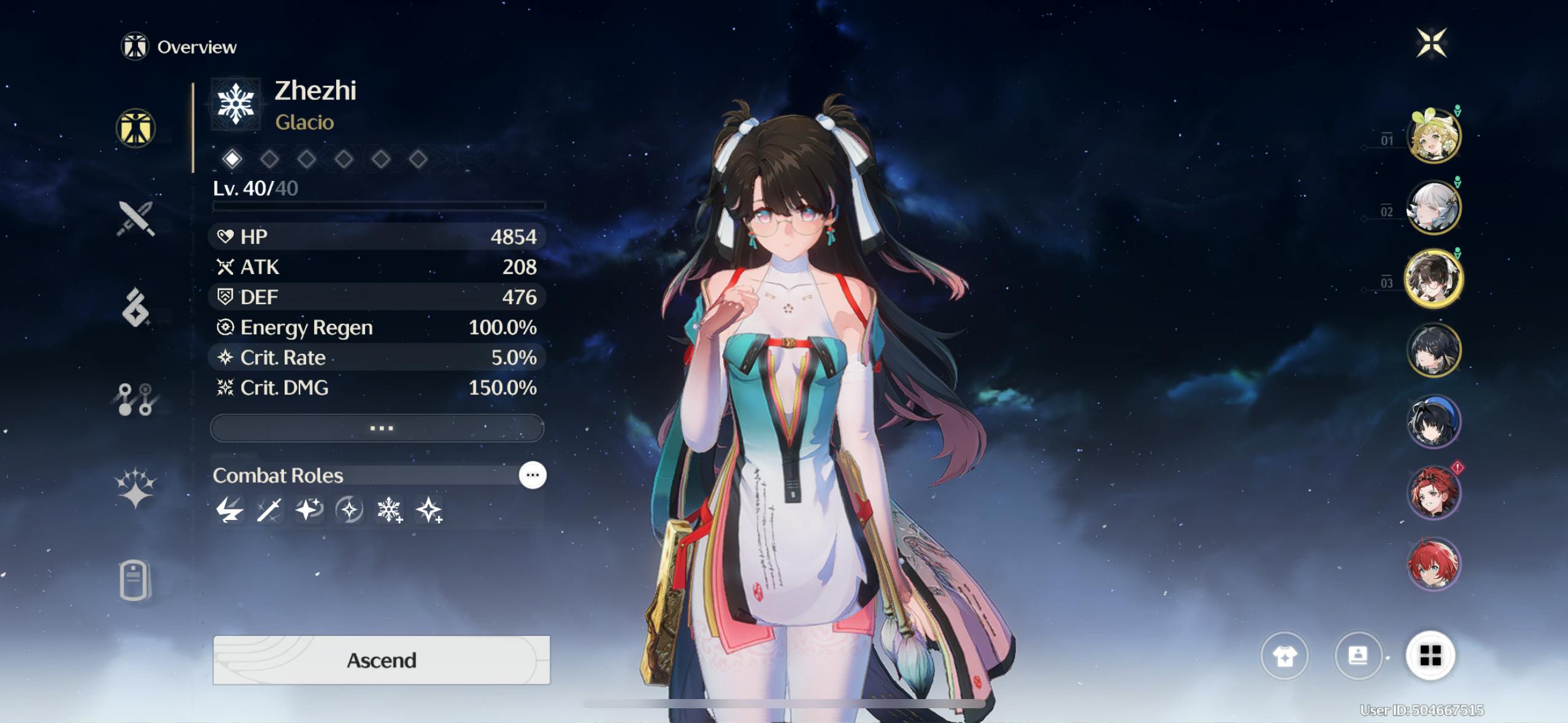Open the Echoes diamond tab
This screenshot has width=1568, height=723.
(136, 308)
